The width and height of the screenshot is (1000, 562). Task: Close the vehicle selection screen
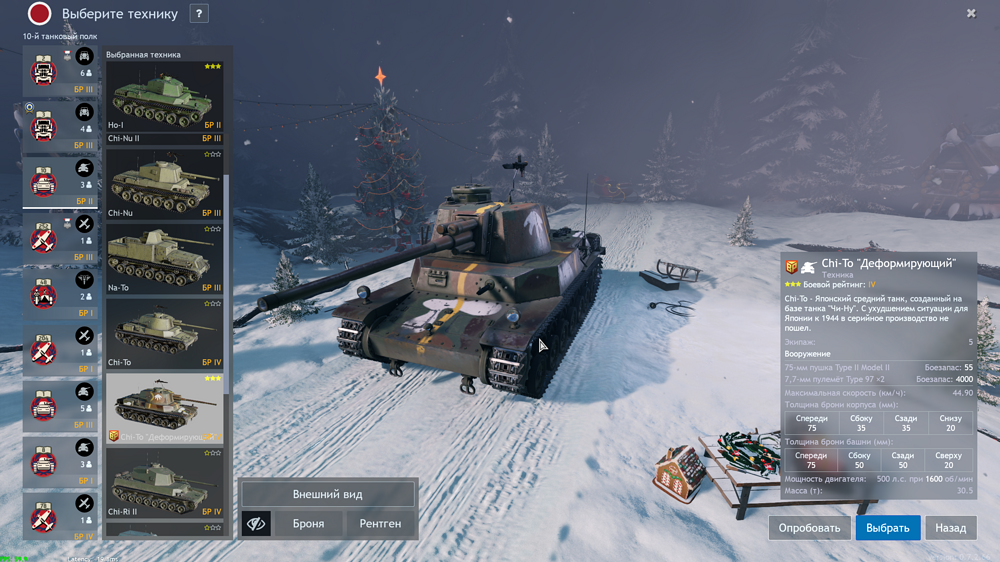[971, 13]
